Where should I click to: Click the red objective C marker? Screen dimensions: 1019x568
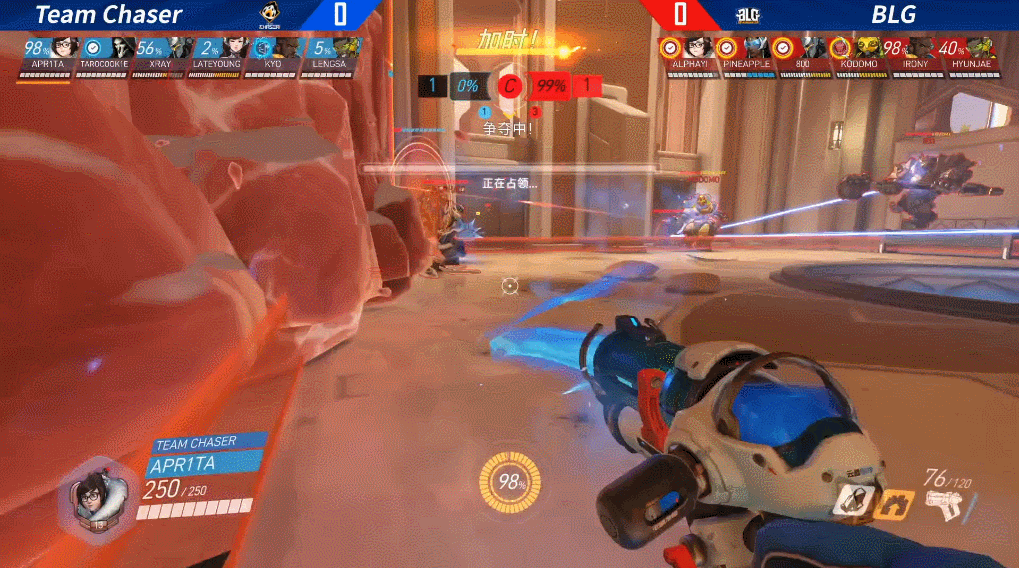pyautogui.click(x=510, y=86)
